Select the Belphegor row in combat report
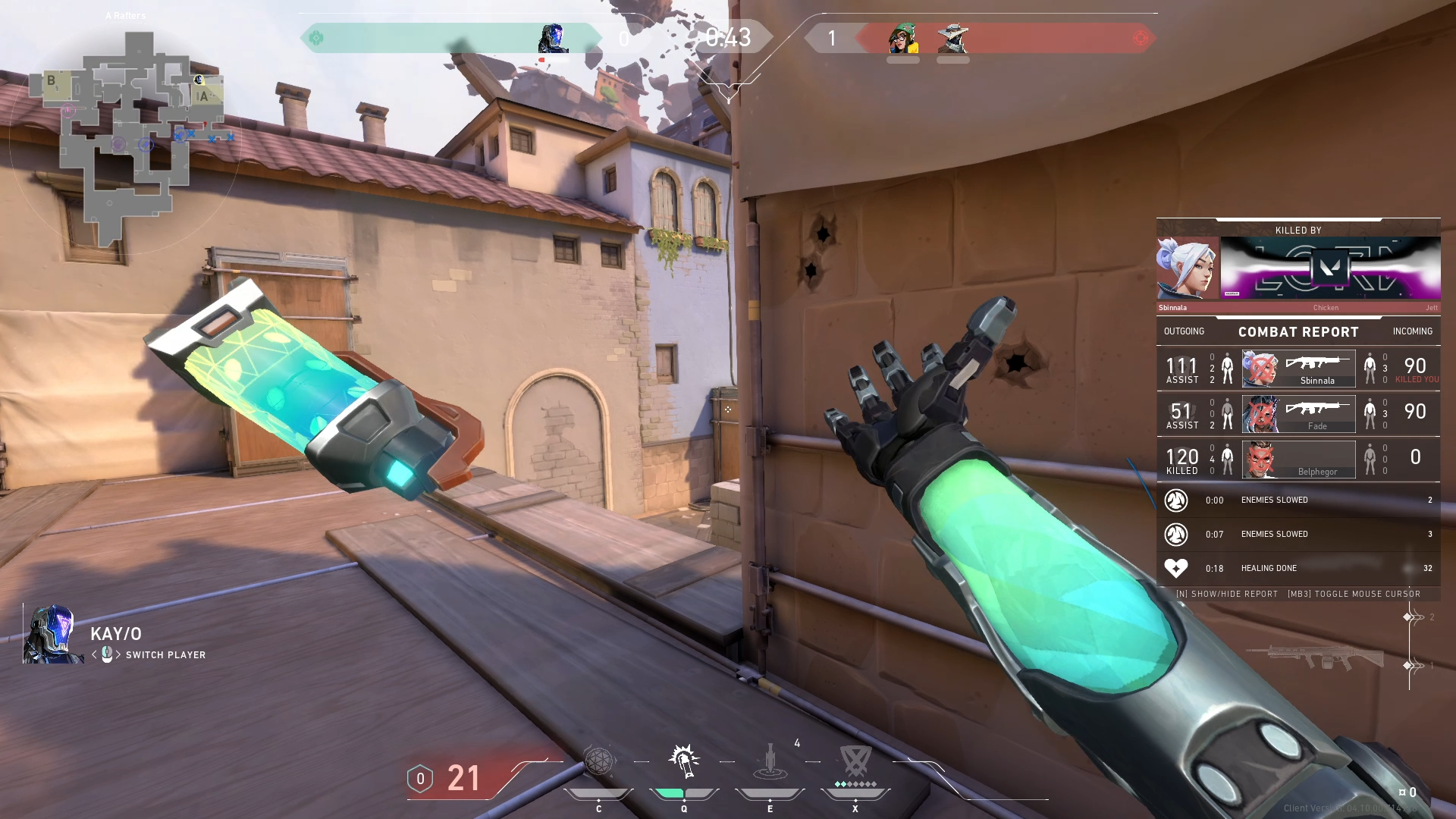 1298,460
